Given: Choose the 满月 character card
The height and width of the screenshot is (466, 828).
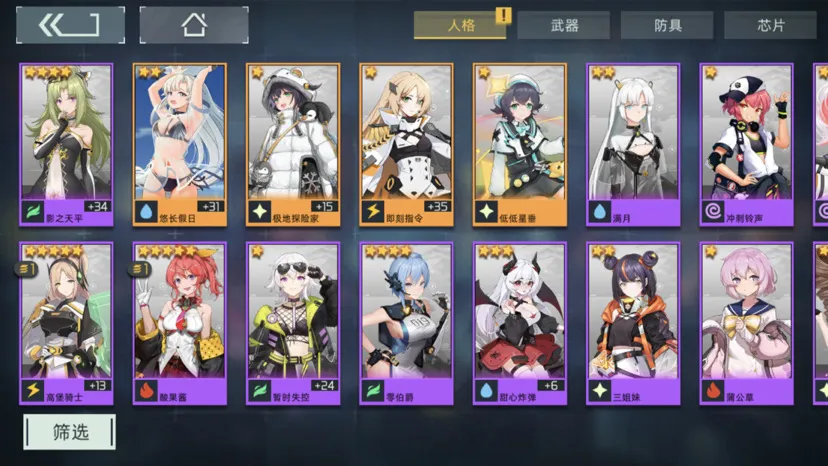Looking at the screenshot, I should (633, 145).
